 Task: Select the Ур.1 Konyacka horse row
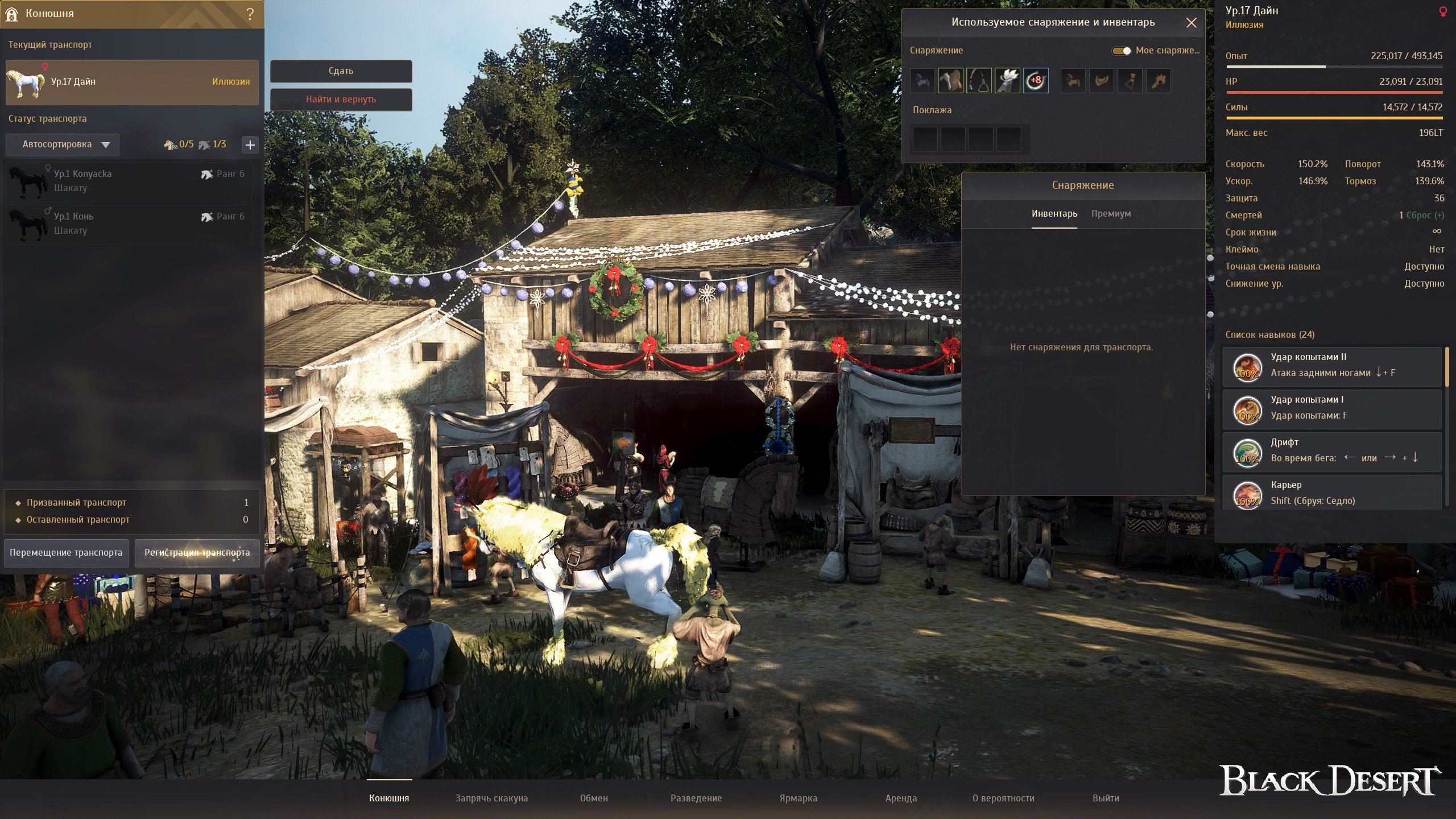coord(130,181)
